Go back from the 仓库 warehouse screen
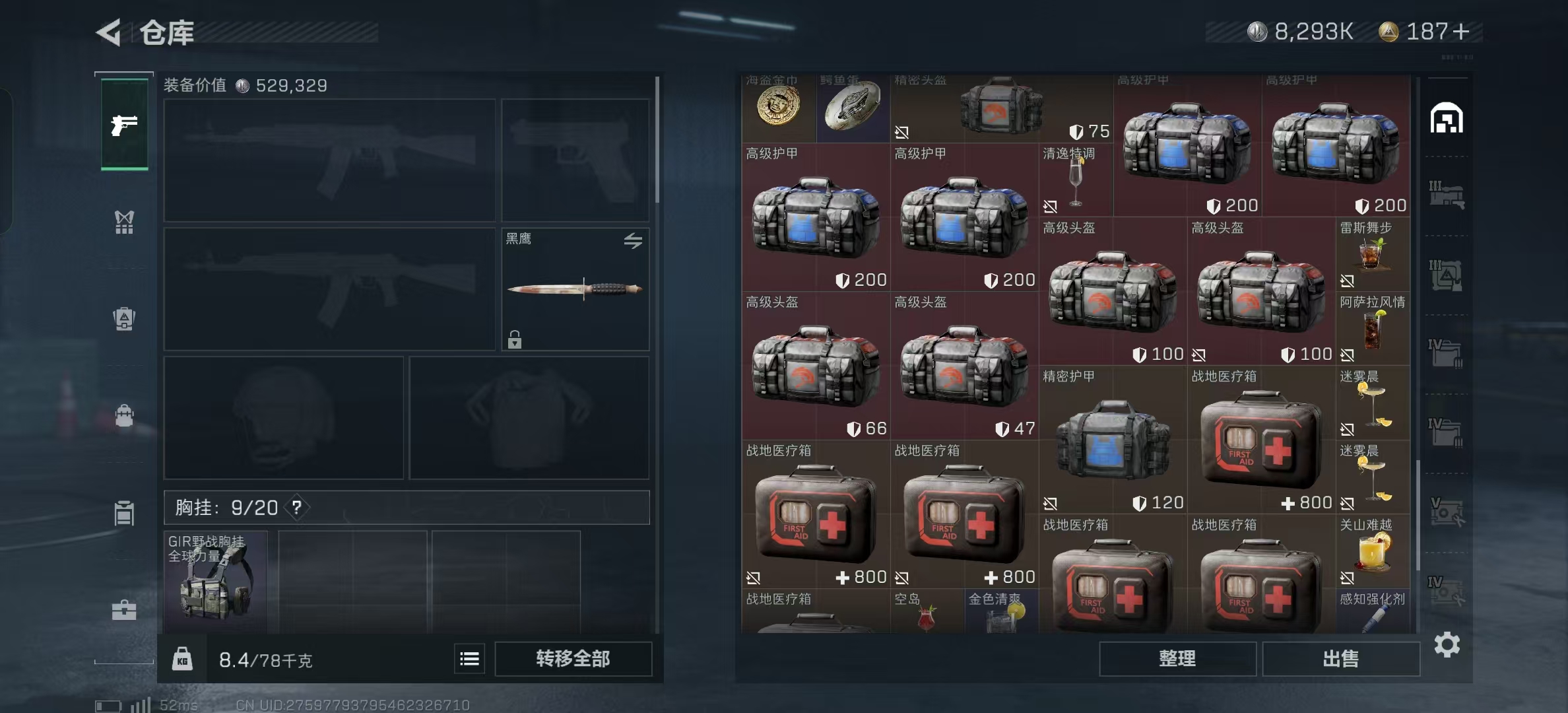 tap(110, 32)
